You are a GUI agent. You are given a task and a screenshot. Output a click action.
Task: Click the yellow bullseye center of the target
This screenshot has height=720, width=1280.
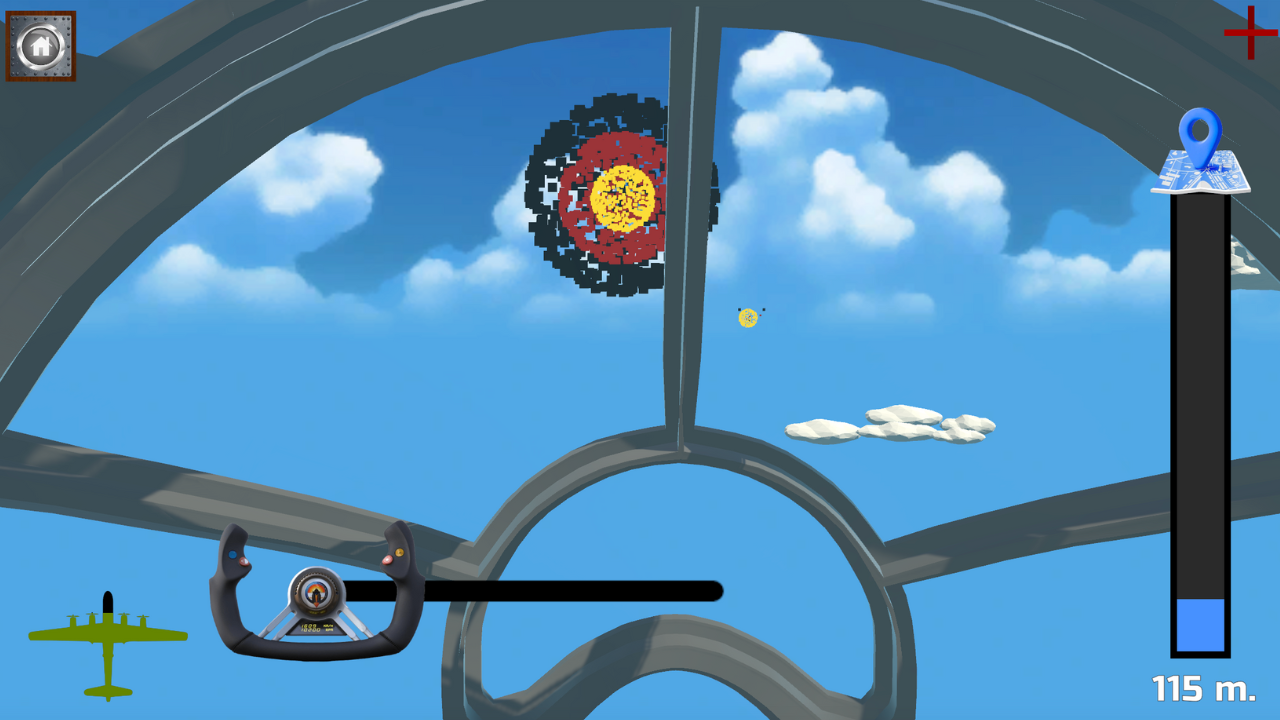620,195
